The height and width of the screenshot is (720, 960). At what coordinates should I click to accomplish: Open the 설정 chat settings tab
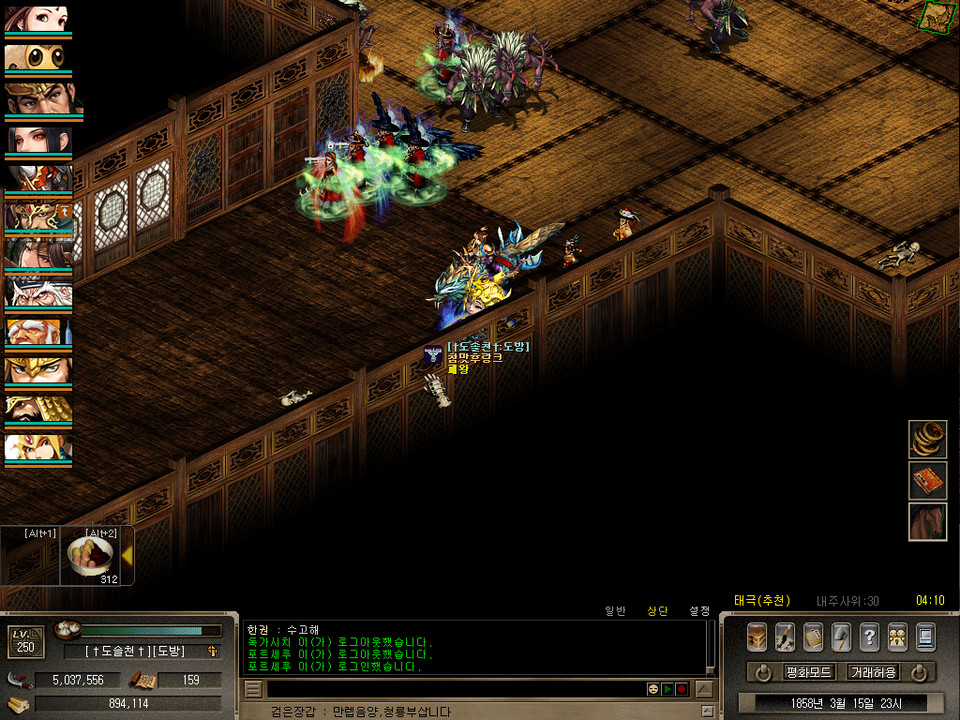tap(699, 610)
